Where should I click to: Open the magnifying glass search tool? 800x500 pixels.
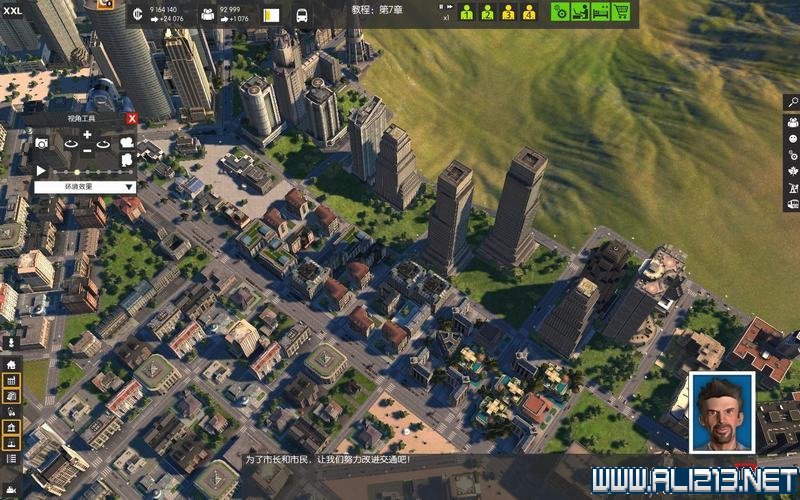[x=792, y=102]
